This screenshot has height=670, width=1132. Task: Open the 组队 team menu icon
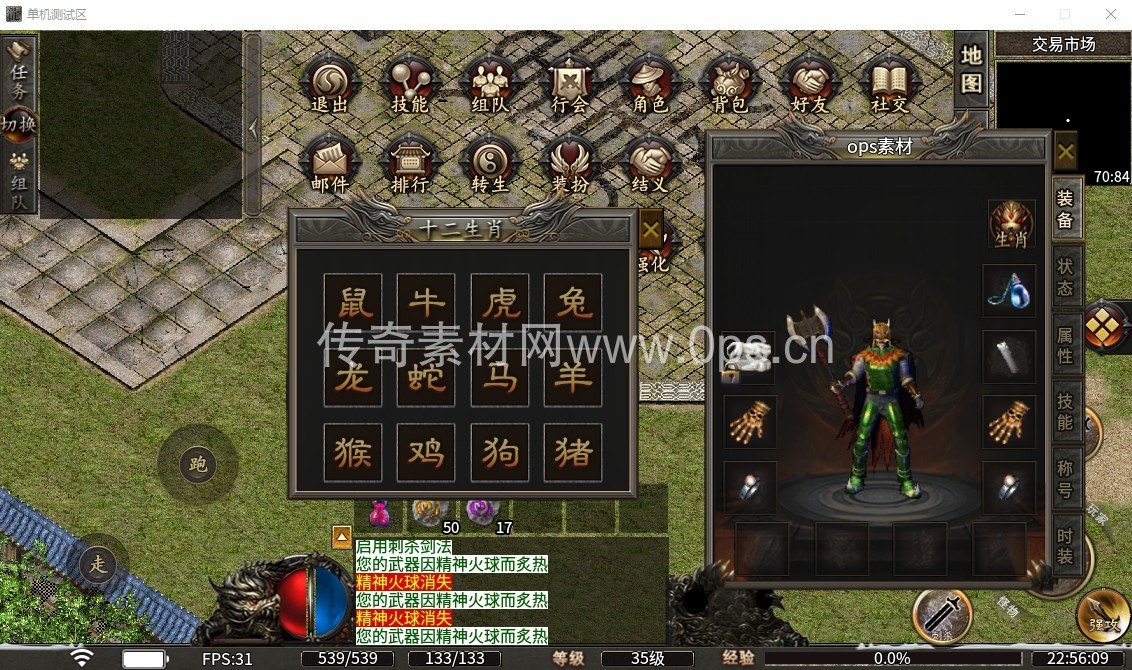click(489, 84)
